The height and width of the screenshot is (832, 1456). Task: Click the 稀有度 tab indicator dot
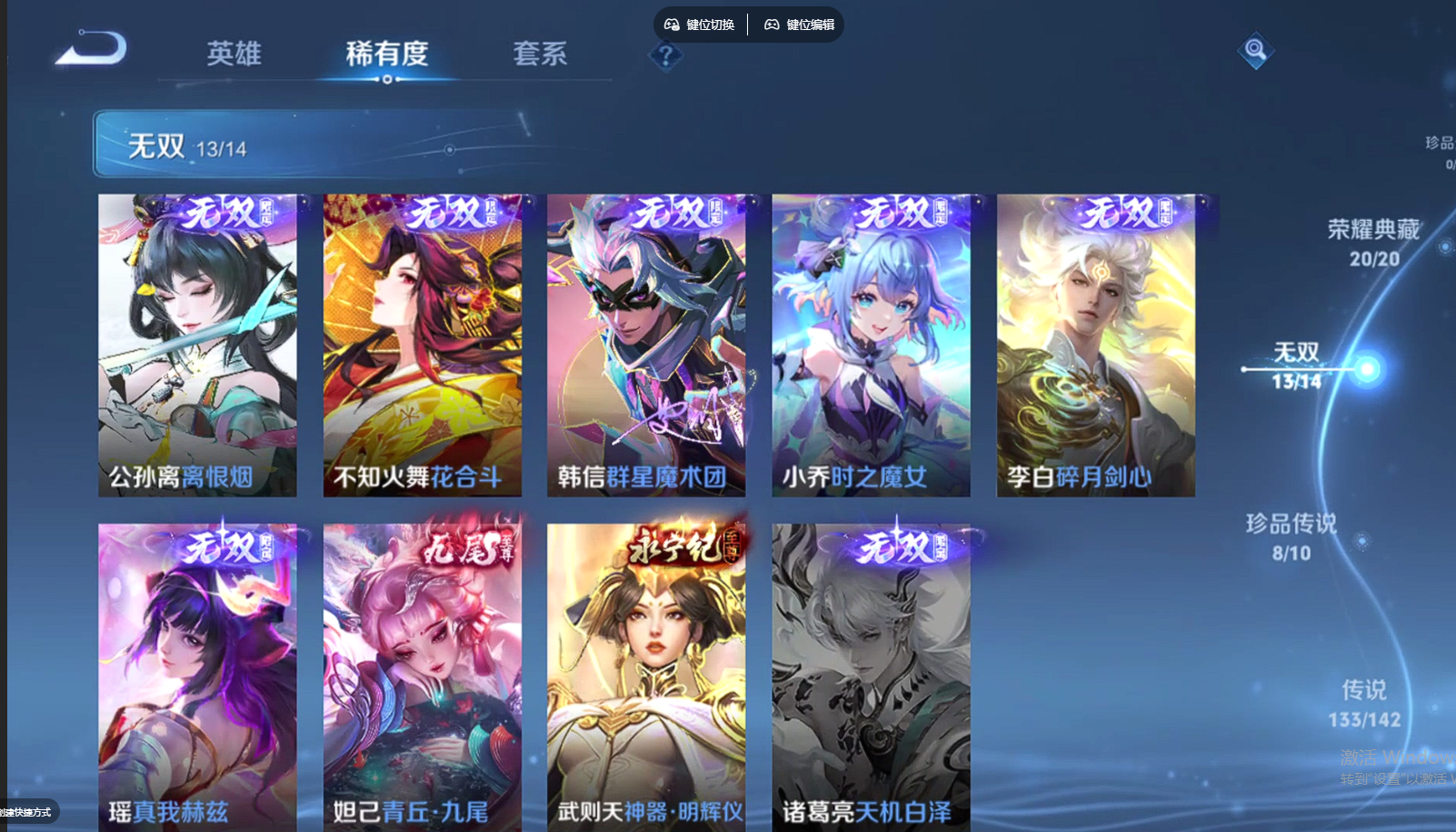click(389, 80)
